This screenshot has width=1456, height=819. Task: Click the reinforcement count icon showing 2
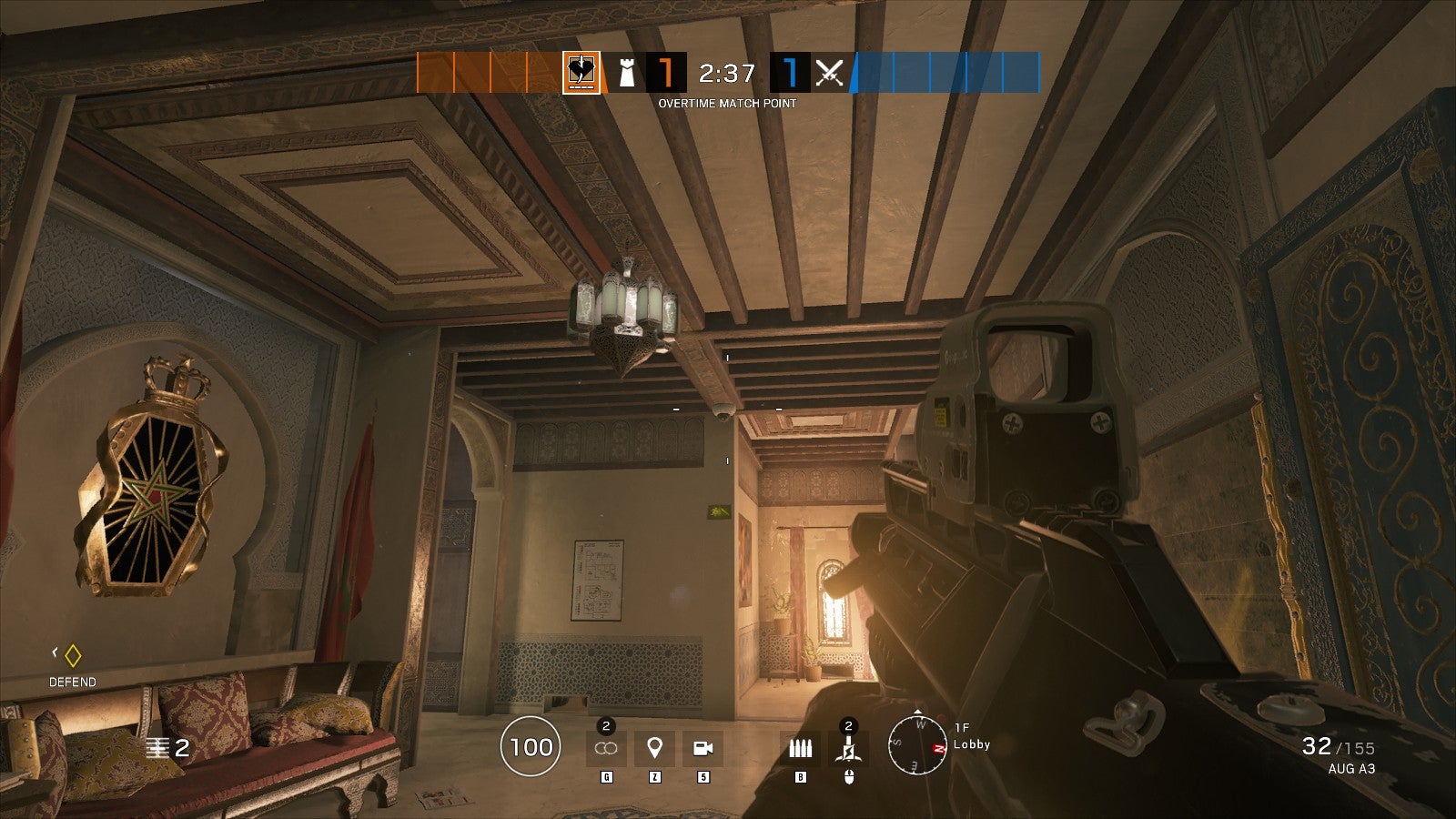point(157,746)
